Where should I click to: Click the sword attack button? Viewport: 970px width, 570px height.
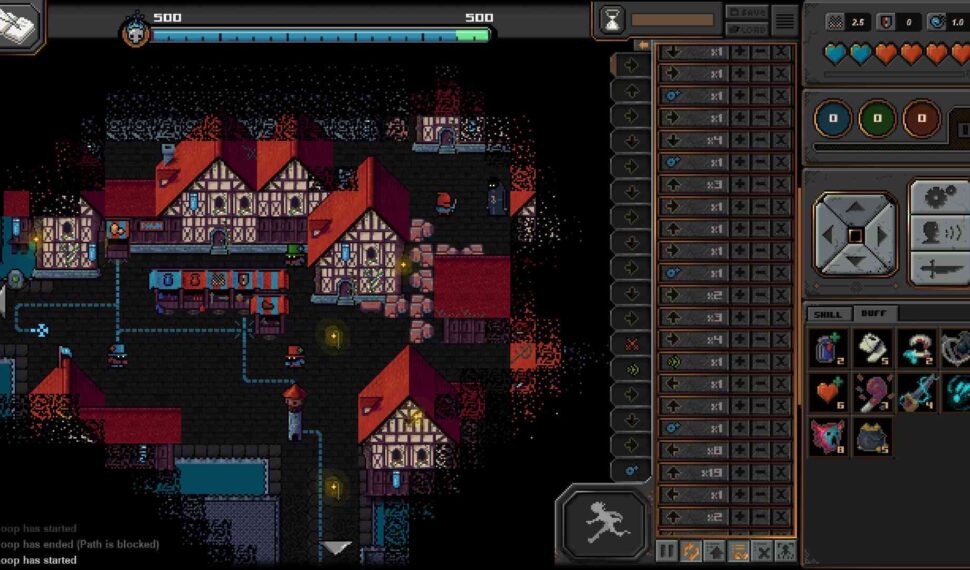[x=938, y=268]
